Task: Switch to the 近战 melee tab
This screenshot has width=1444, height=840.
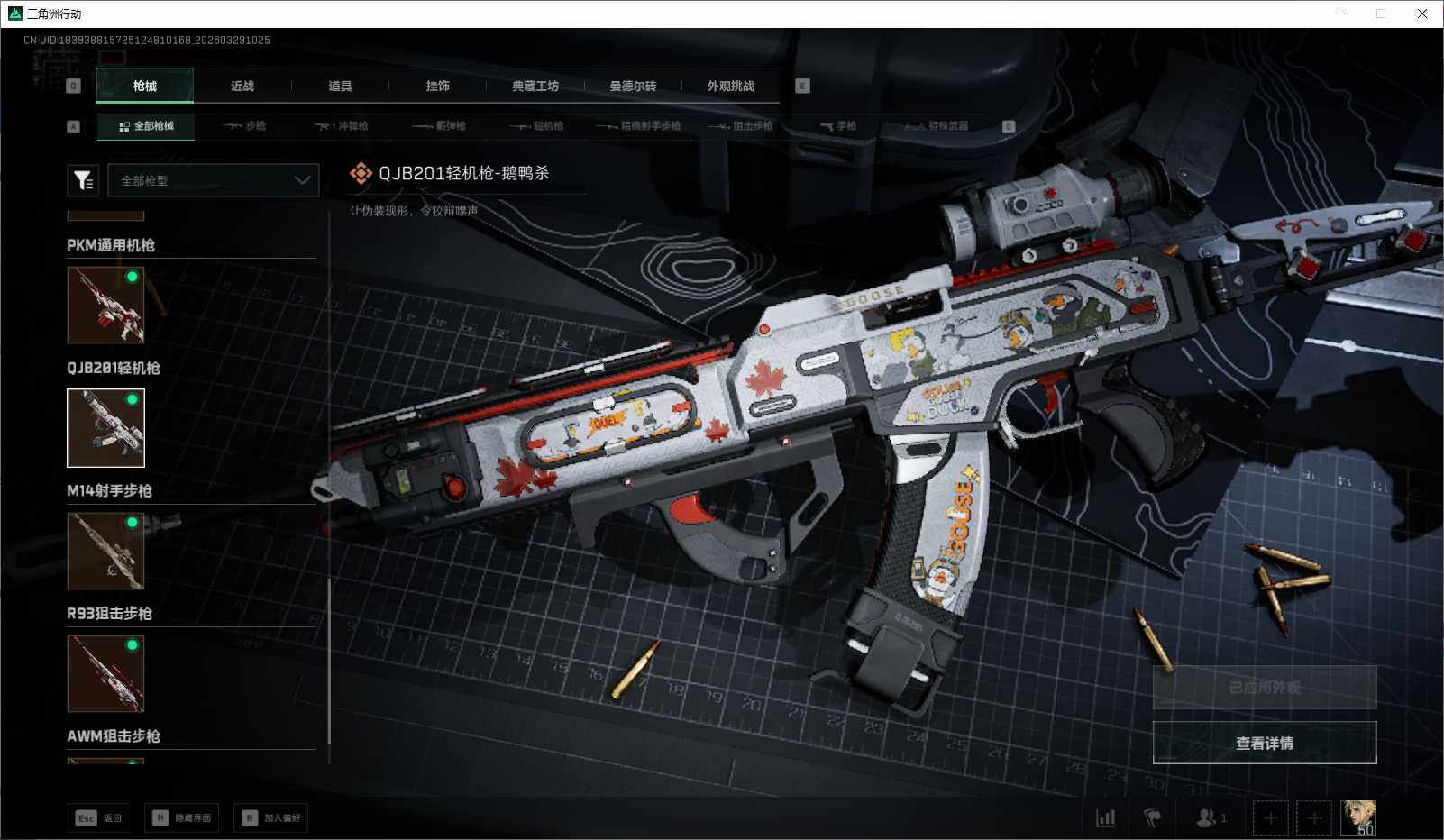Action: 242,86
